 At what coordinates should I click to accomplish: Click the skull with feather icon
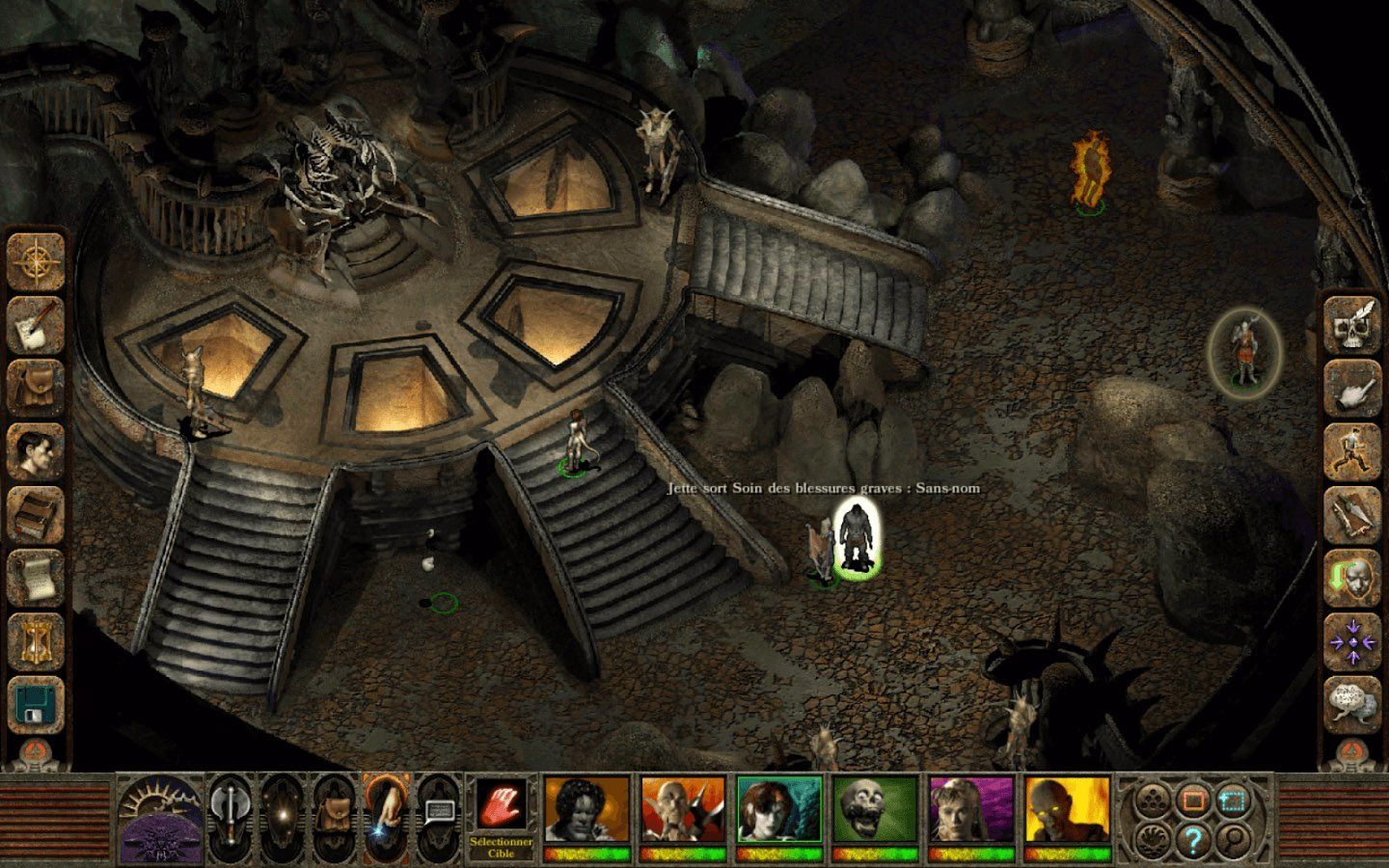coord(1351,325)
